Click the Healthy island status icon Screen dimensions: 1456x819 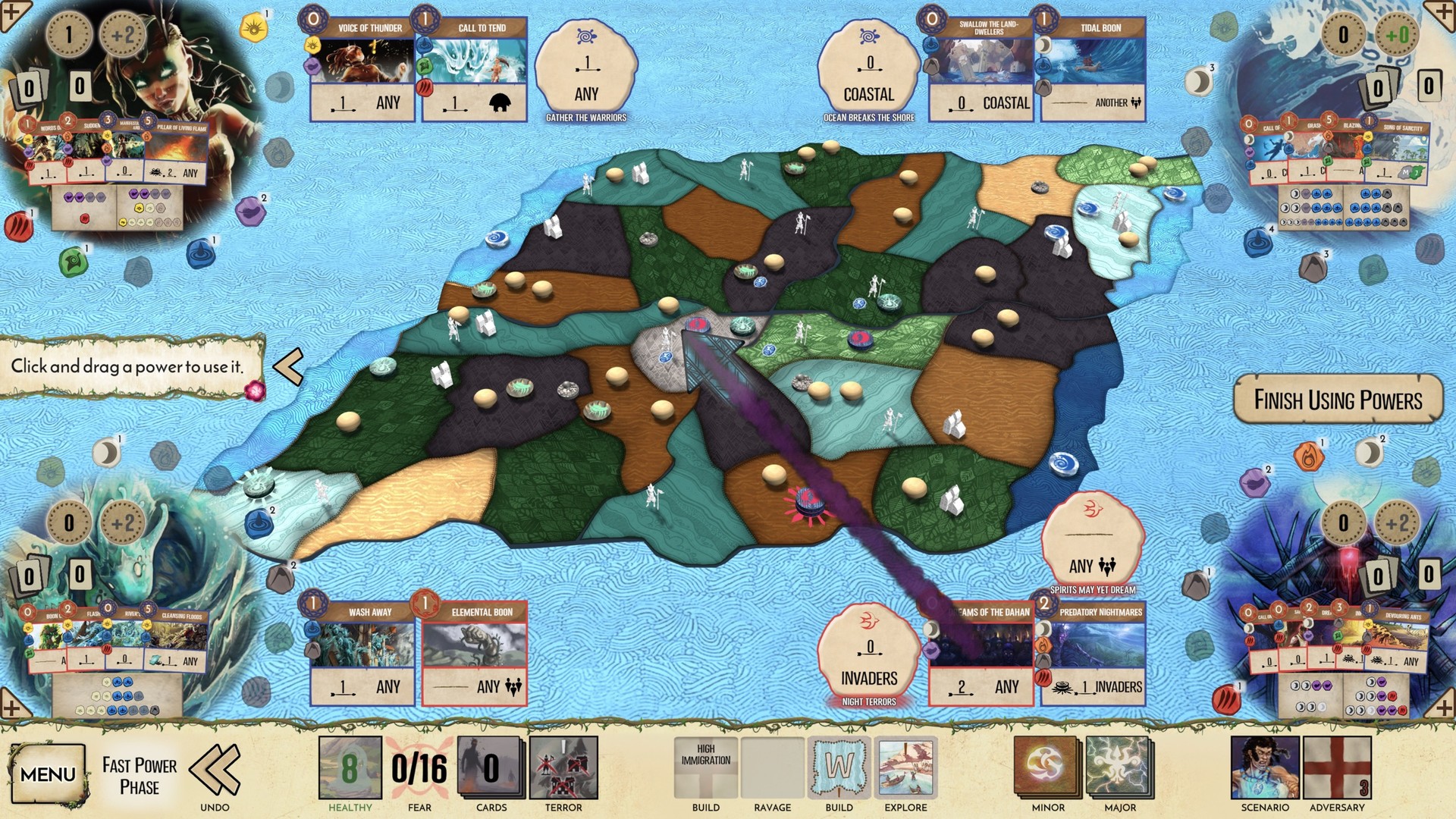coord(350,769)
